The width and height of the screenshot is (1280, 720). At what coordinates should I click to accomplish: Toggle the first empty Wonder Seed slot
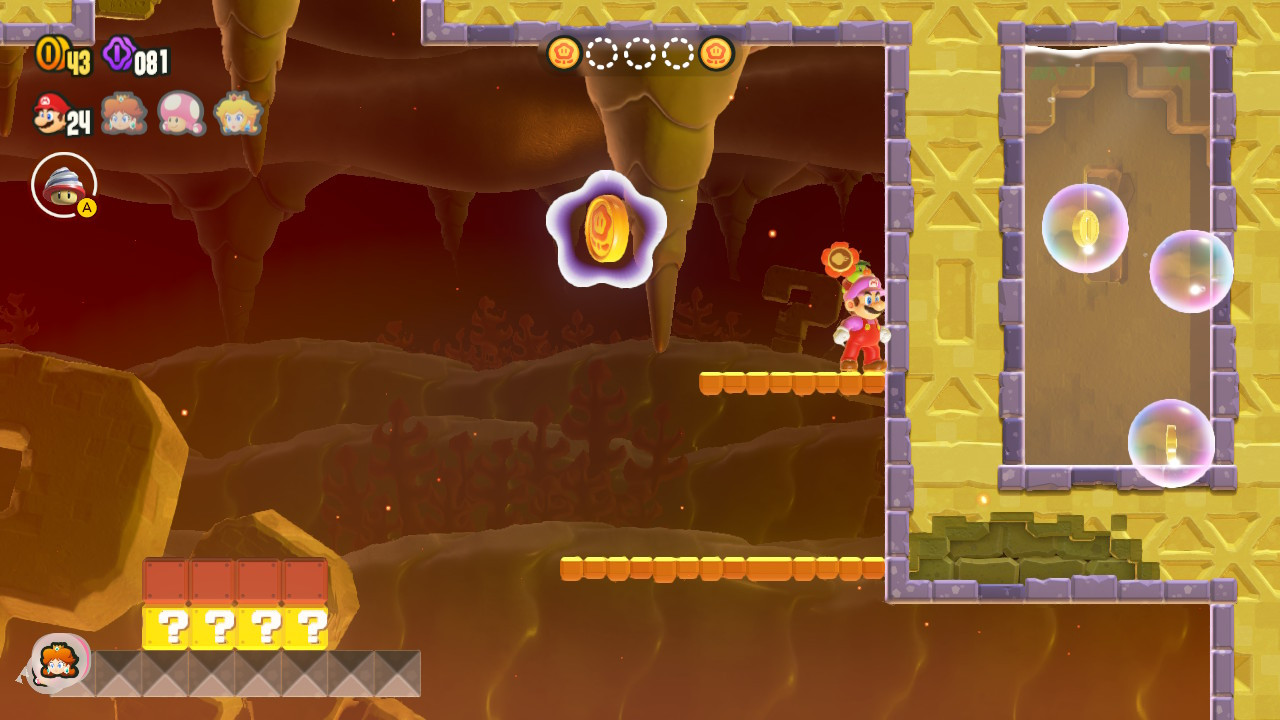coord(602,55)
